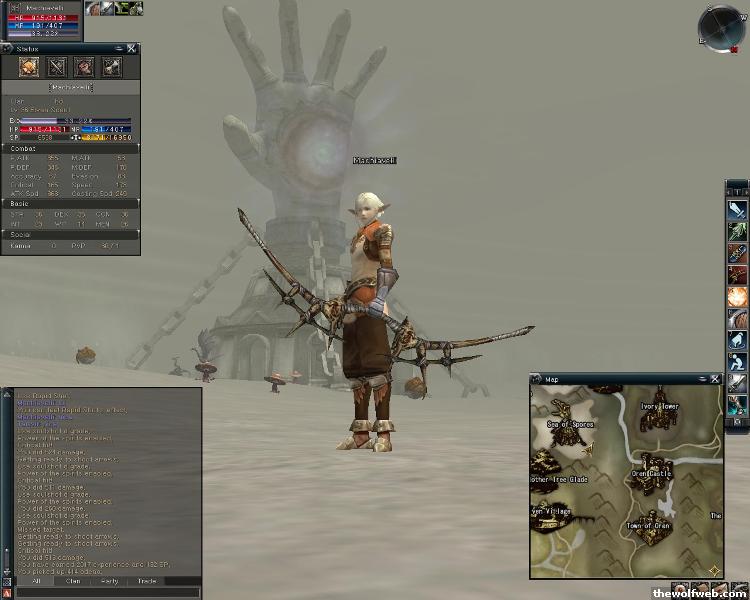Click the chat text input box
750x600 pixels.
tap(100, 592)
